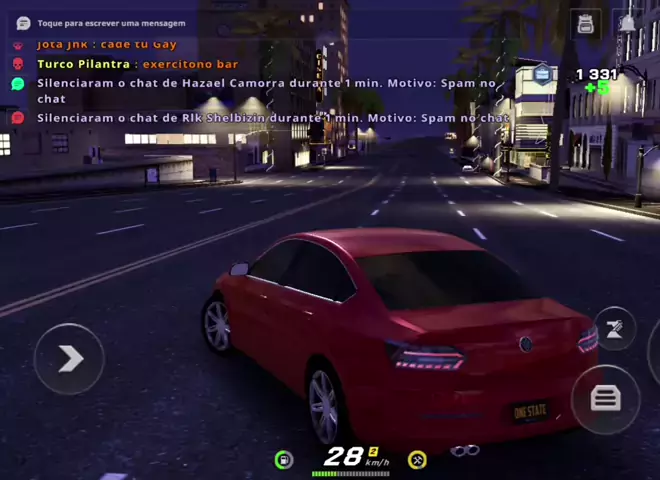The image size is (660, 480).
Task: Tap the chat message input field
Action: point(110,23)
